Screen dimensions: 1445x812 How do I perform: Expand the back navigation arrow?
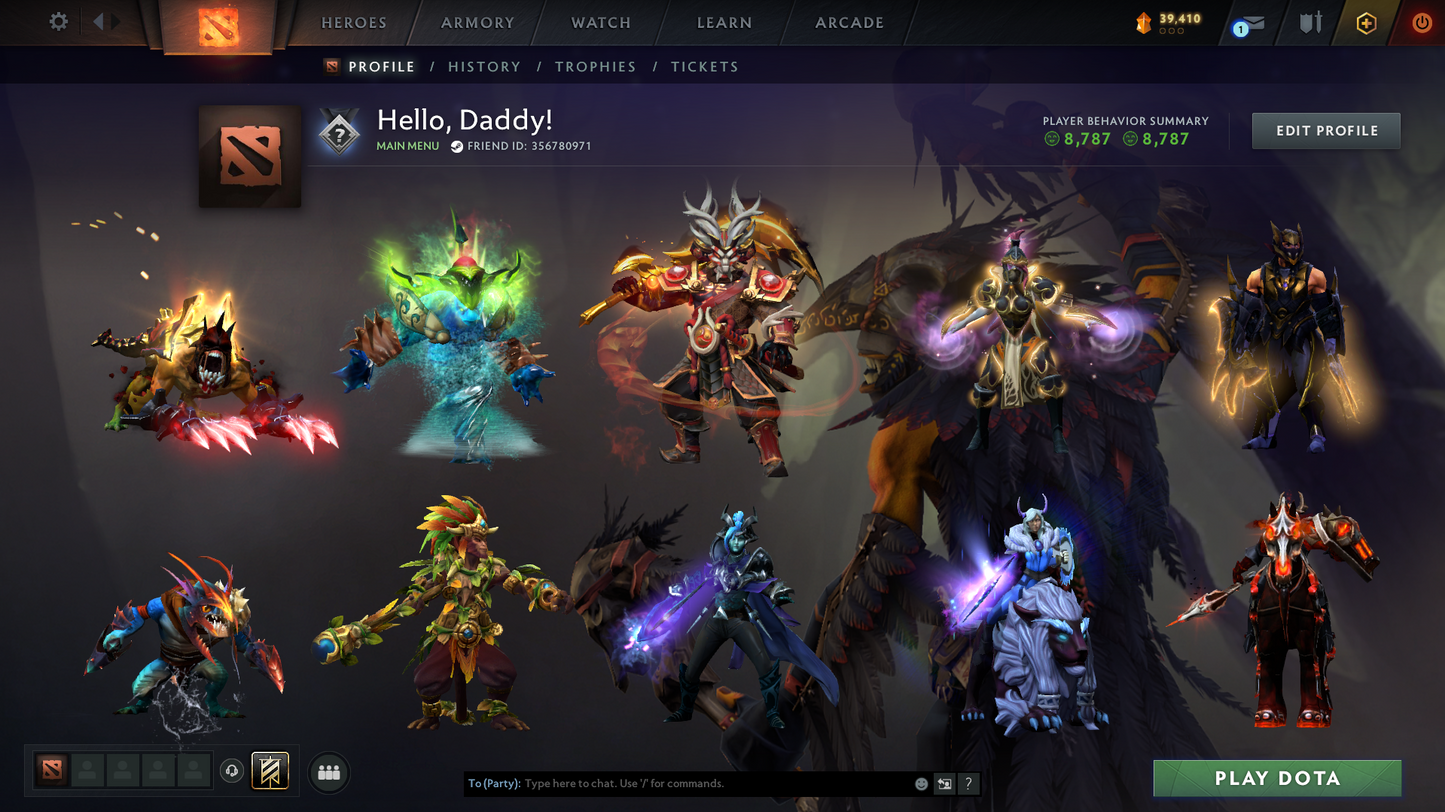95,22
